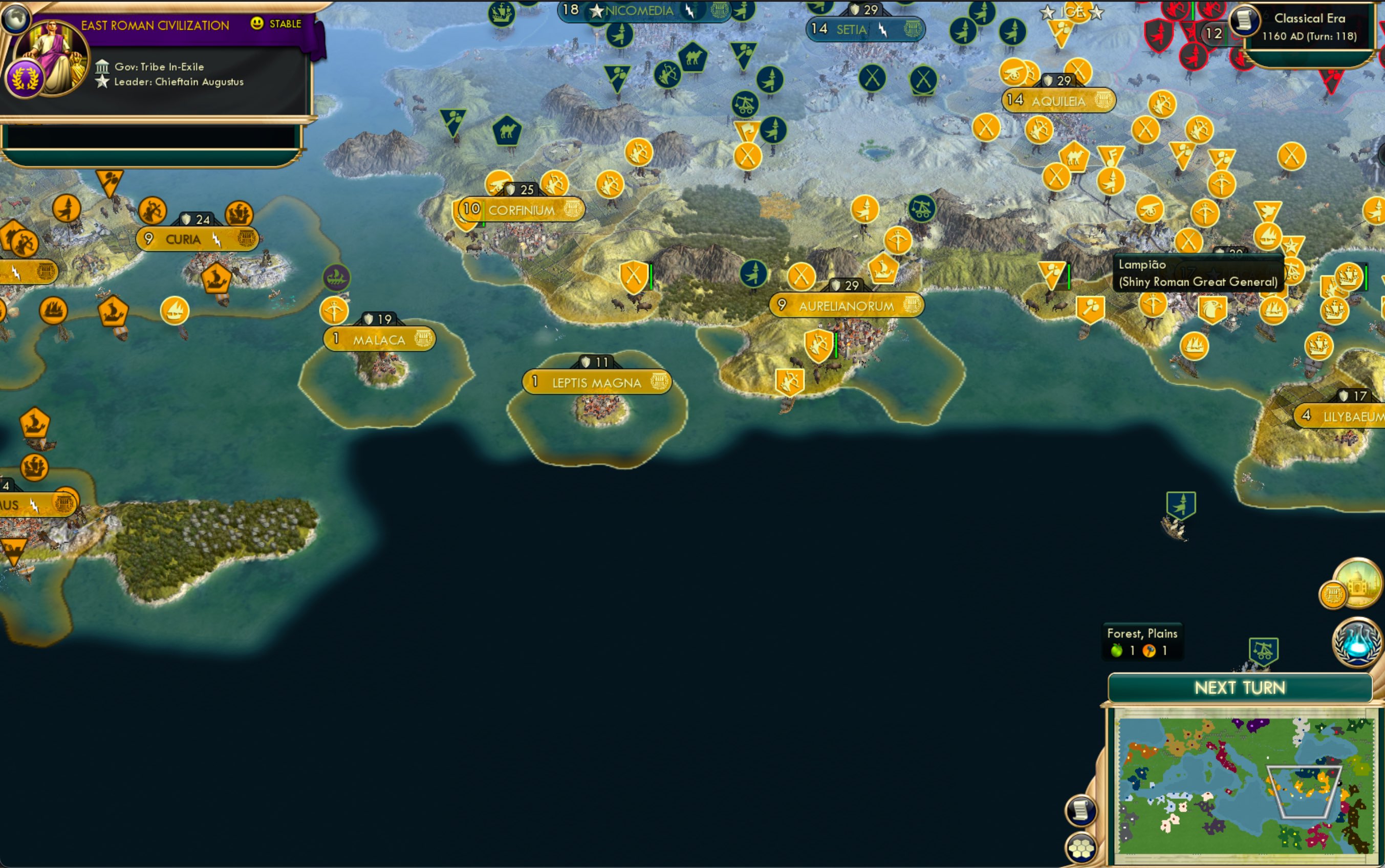Select the Leptis Magna city banner

point(596,382)
